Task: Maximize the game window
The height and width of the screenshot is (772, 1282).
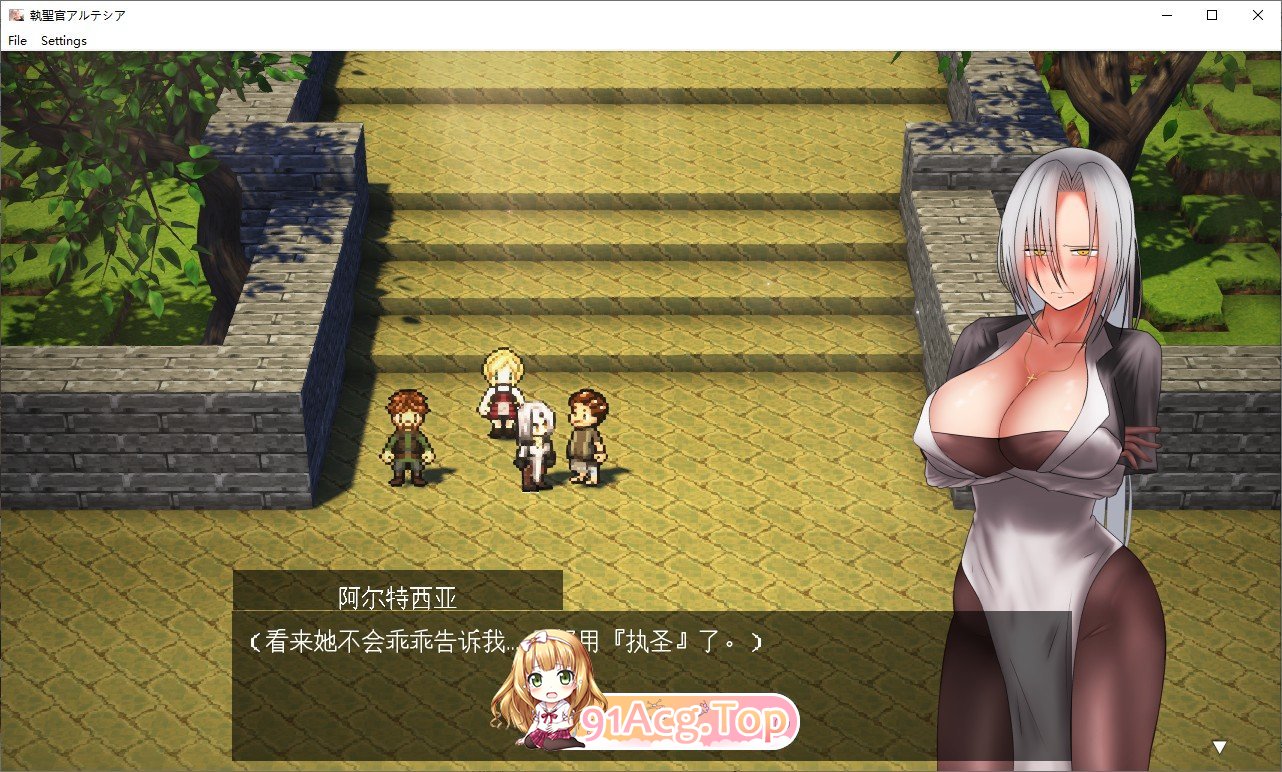Action: pyautogui.click(x=1211, y=15)
